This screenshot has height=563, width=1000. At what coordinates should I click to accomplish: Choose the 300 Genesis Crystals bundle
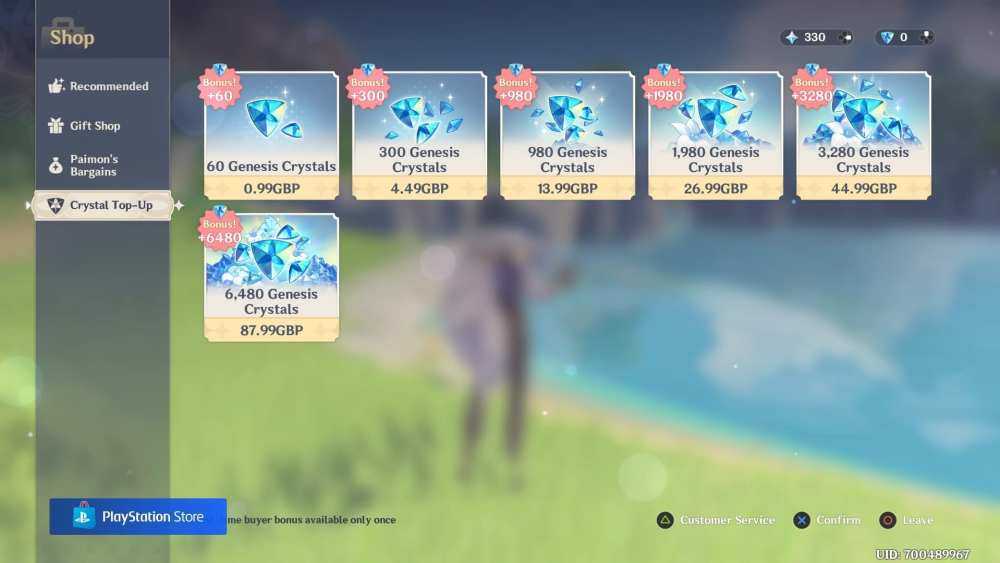pyautogui.click(x=419, y=136)
